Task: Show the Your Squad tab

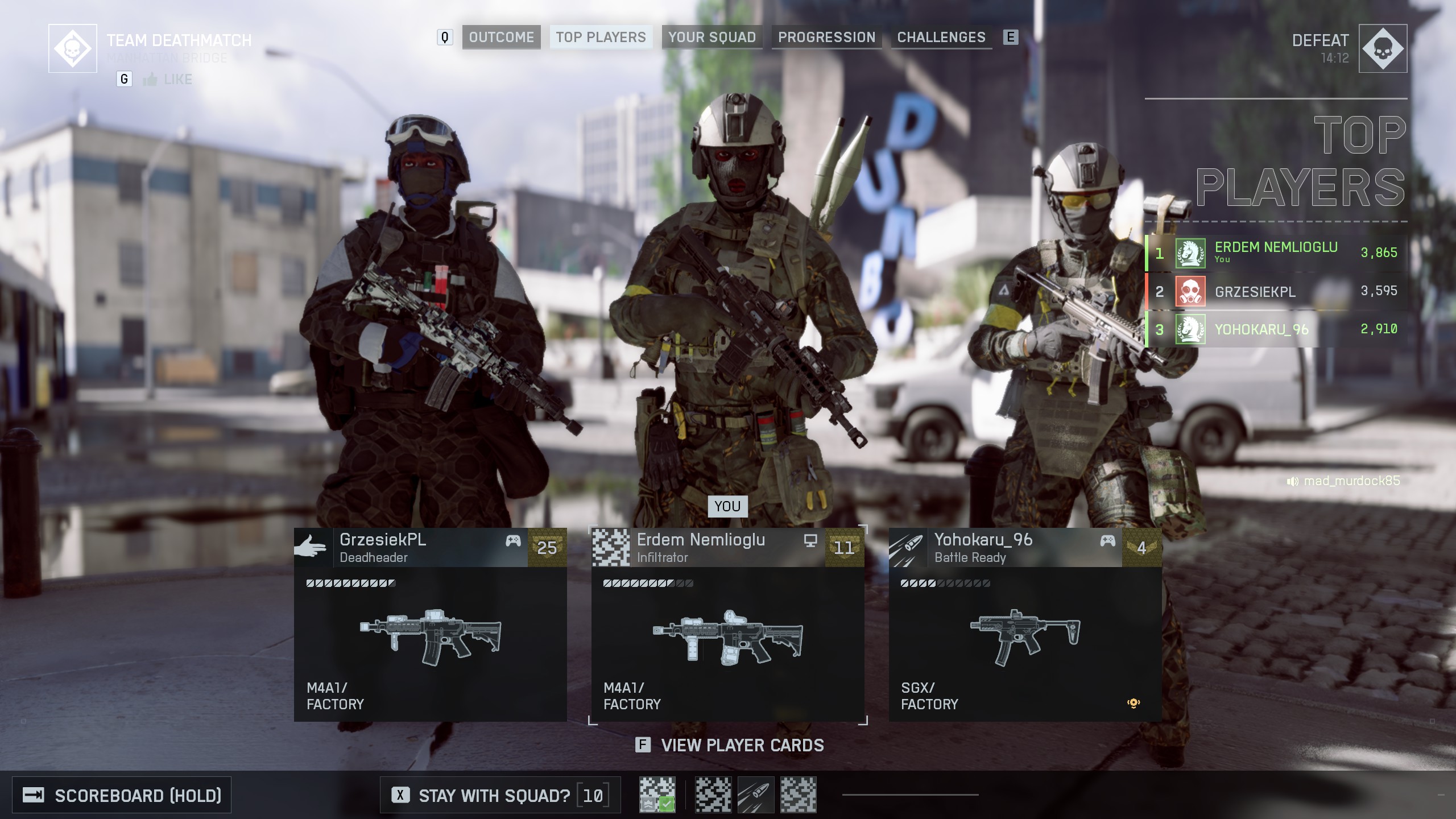Action: click(x=712, y=38)
